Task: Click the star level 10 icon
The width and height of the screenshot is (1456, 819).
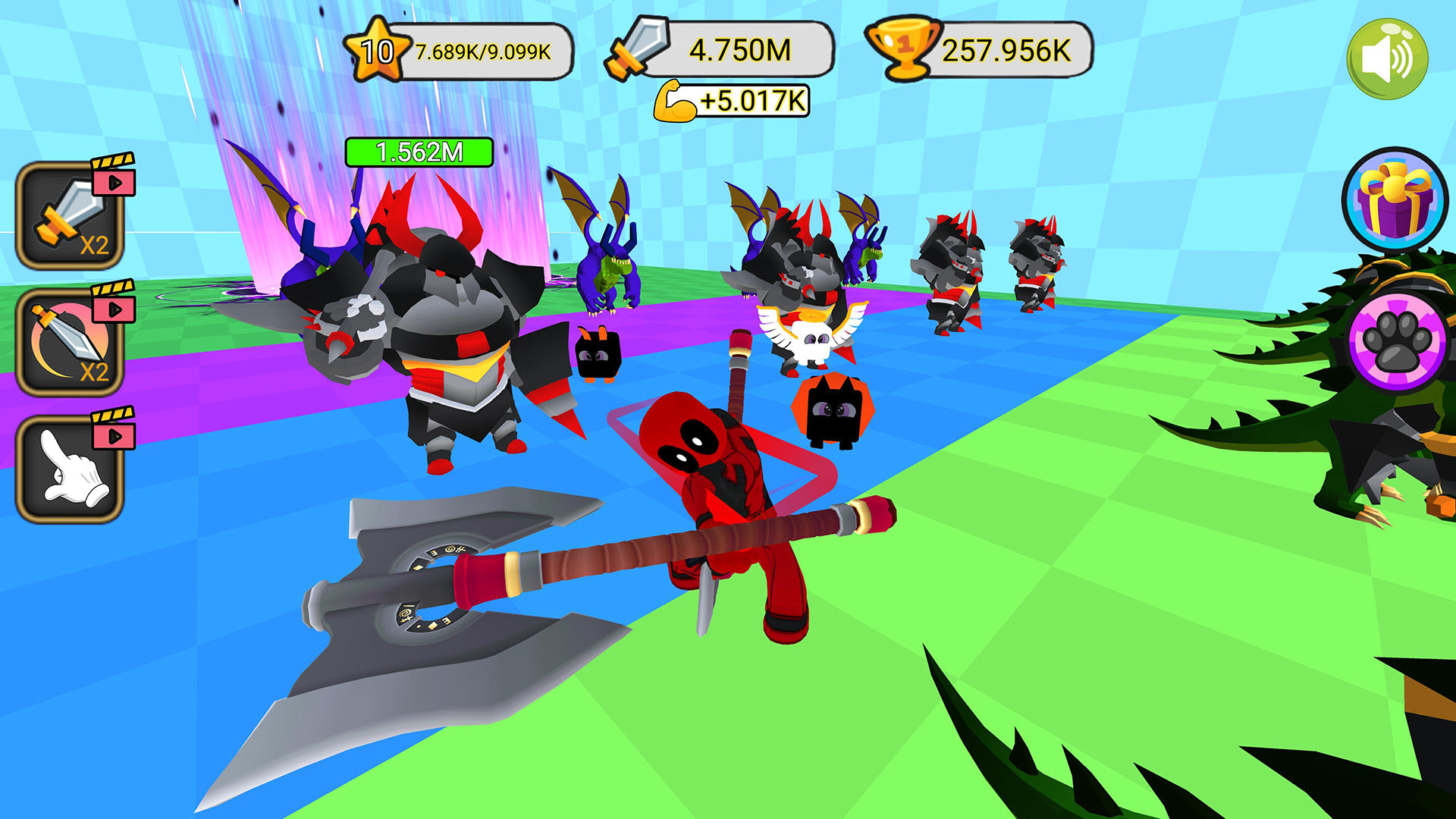Action: 376,50
